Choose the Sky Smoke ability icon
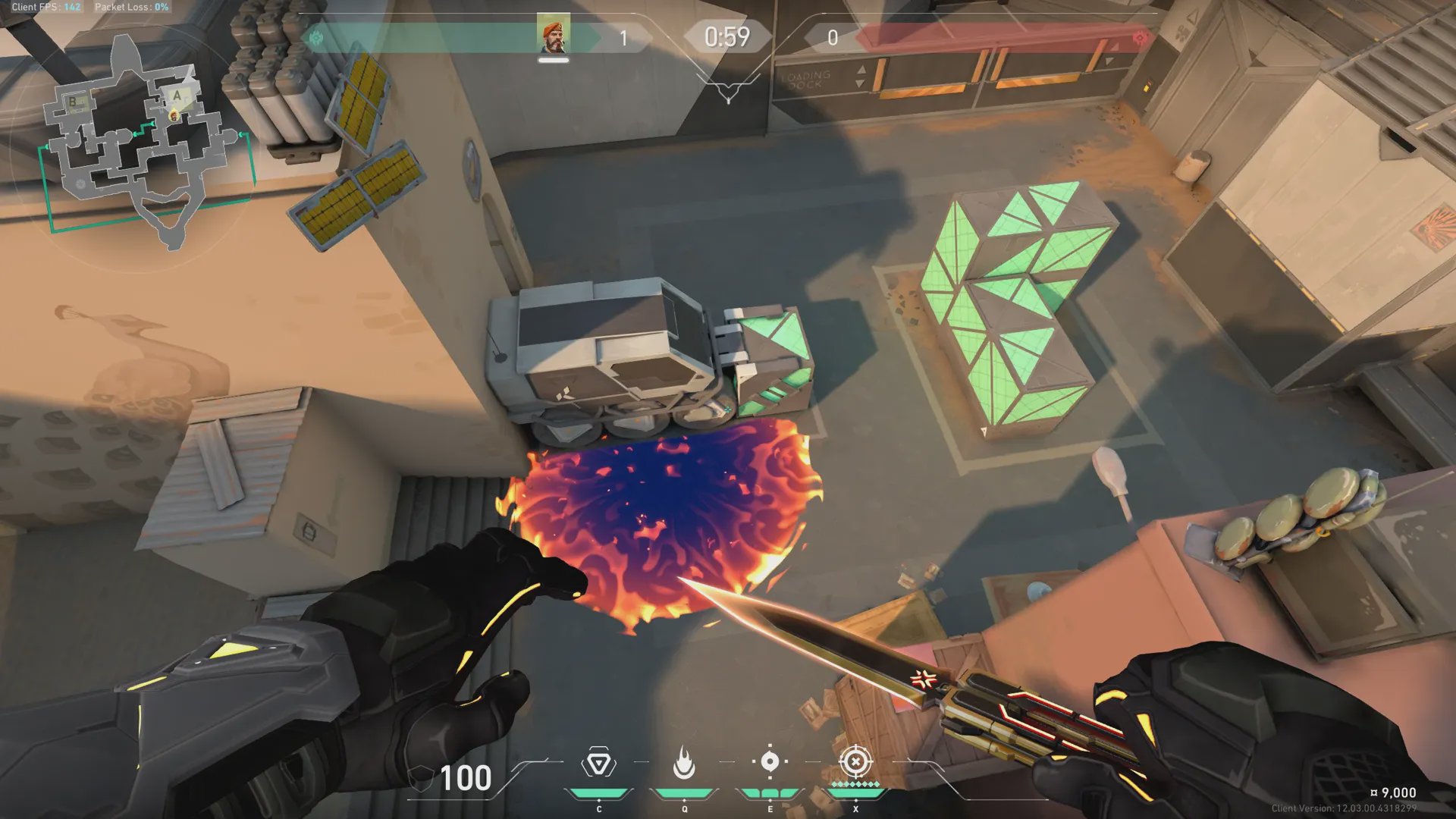This screenshot has width=1456, height=819. pyautogui.click(x=770, y=761)
